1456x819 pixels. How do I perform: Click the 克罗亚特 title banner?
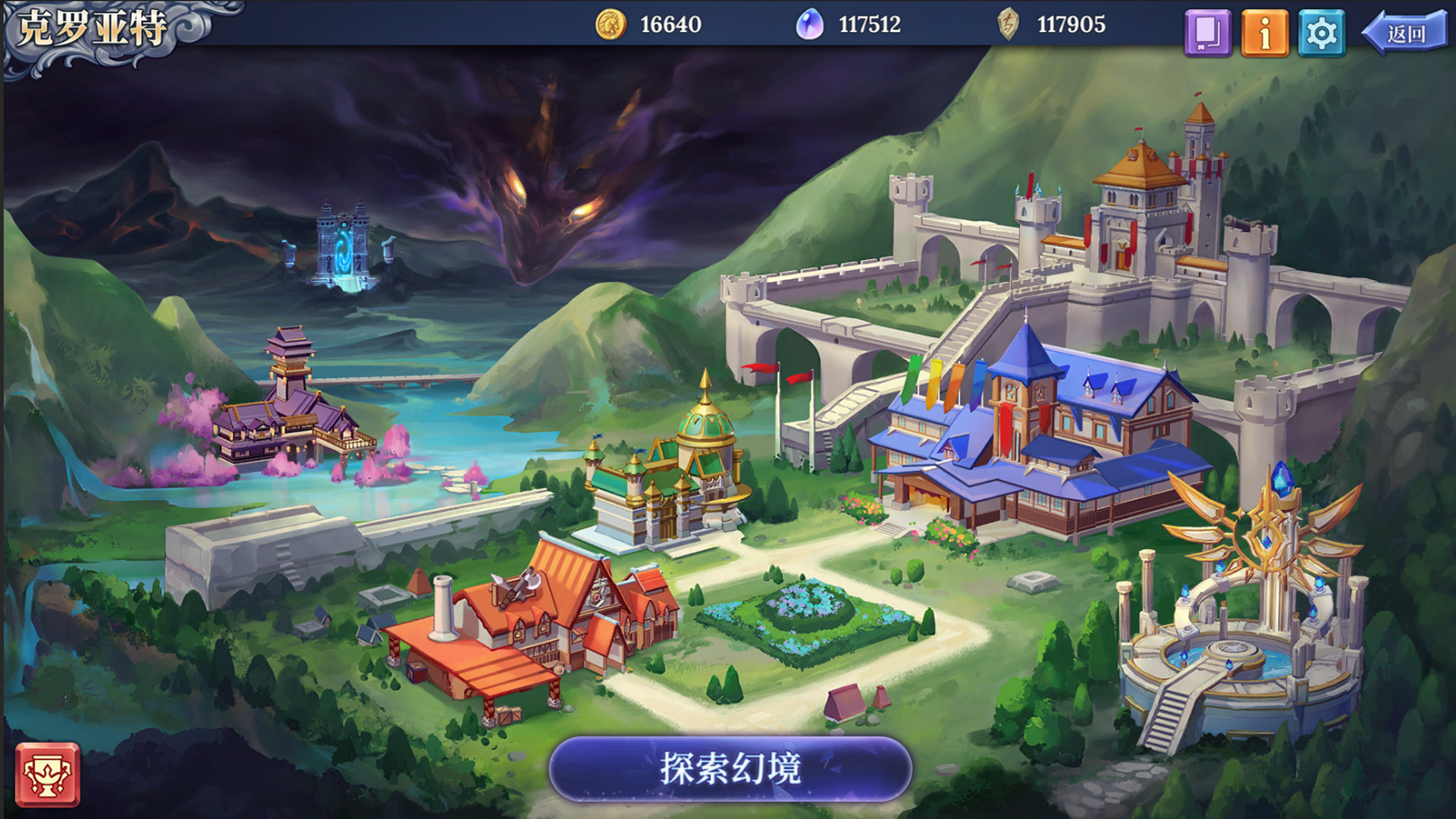91,29
